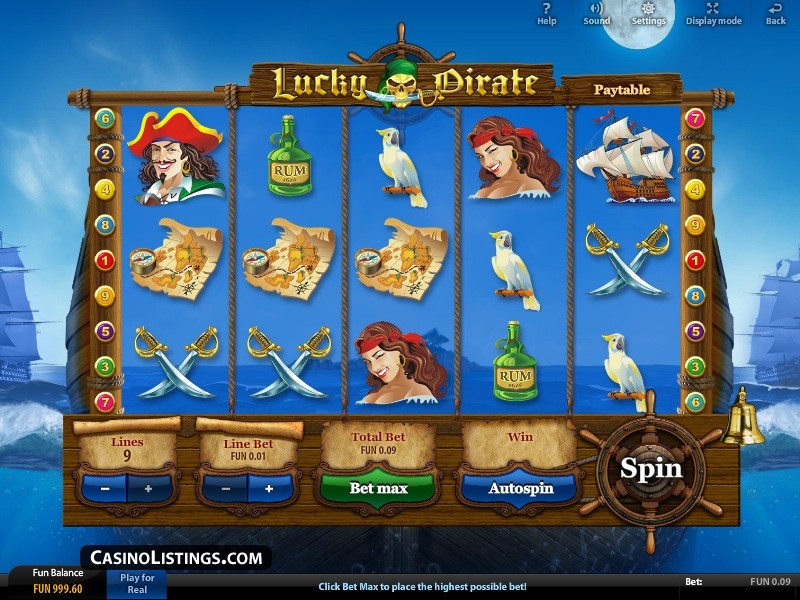Go Back from the game
This screenshot has height=600, width=800.
pos(775,13)
